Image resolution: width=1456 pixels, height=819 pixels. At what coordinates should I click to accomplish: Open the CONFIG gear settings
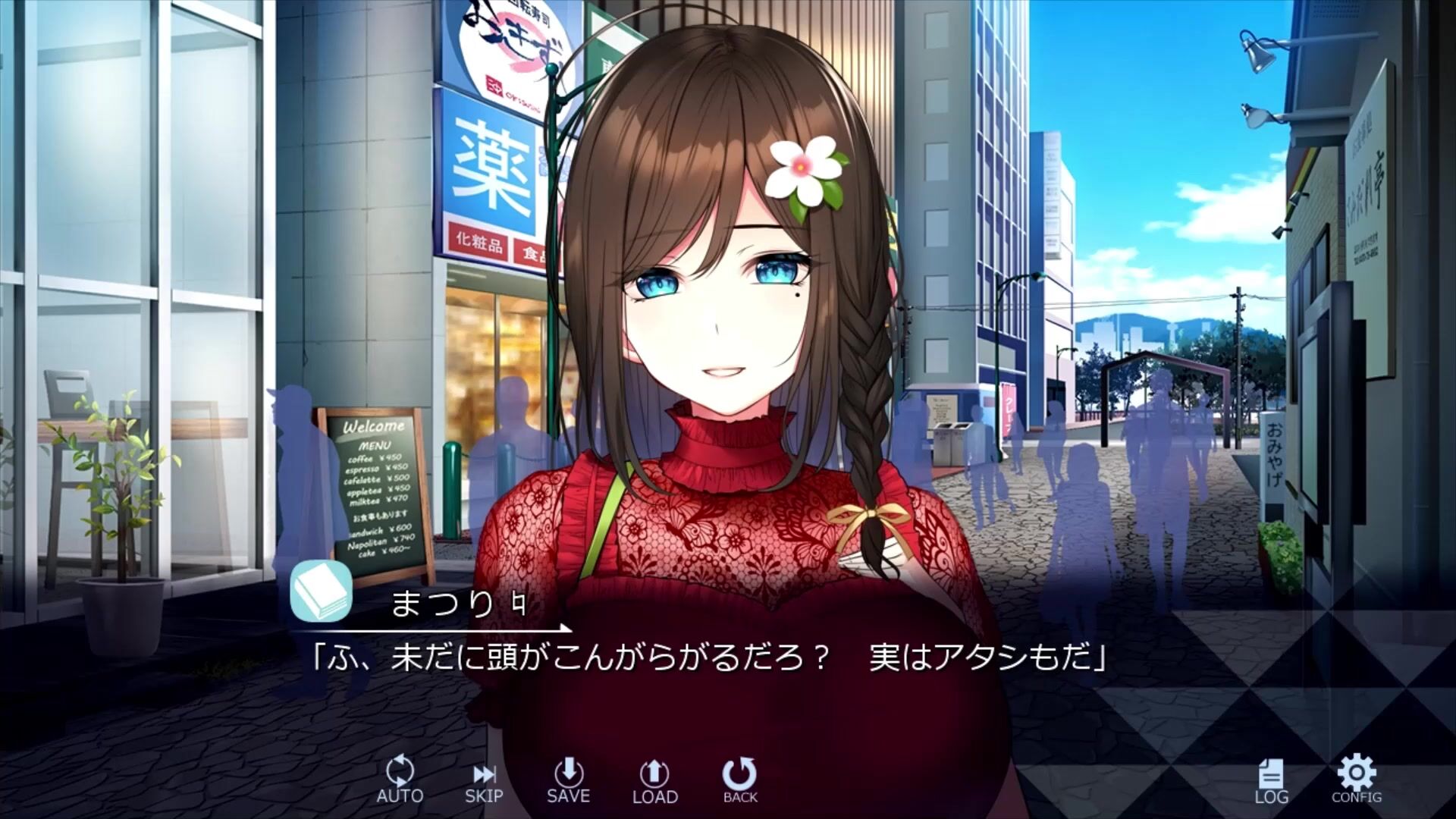click(x=1357, y=779)
